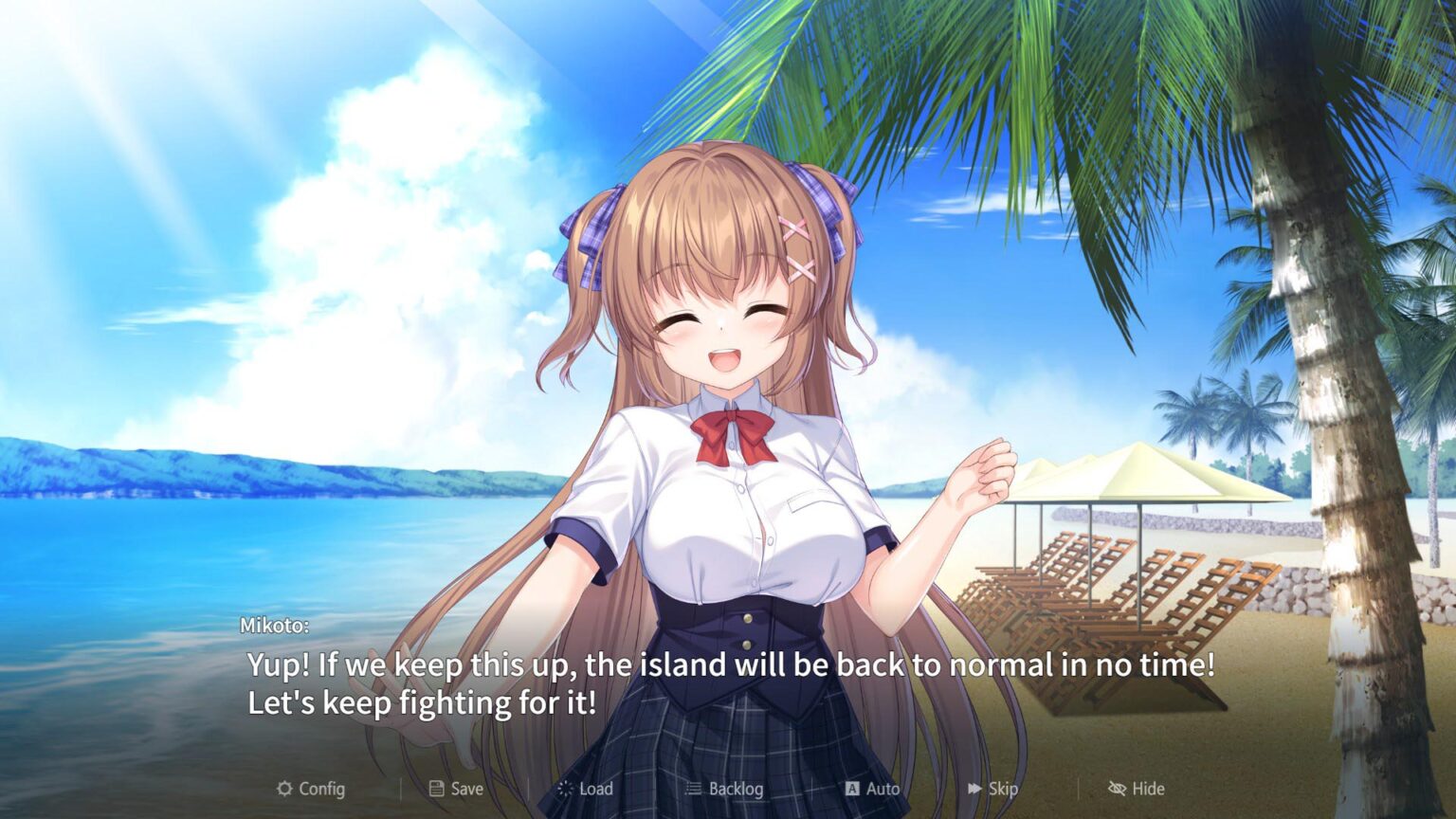This screenshot has width=1456, height=819.
Task: Click the line 'Let's keep fighting for it!'
Action: click(389, 702)
